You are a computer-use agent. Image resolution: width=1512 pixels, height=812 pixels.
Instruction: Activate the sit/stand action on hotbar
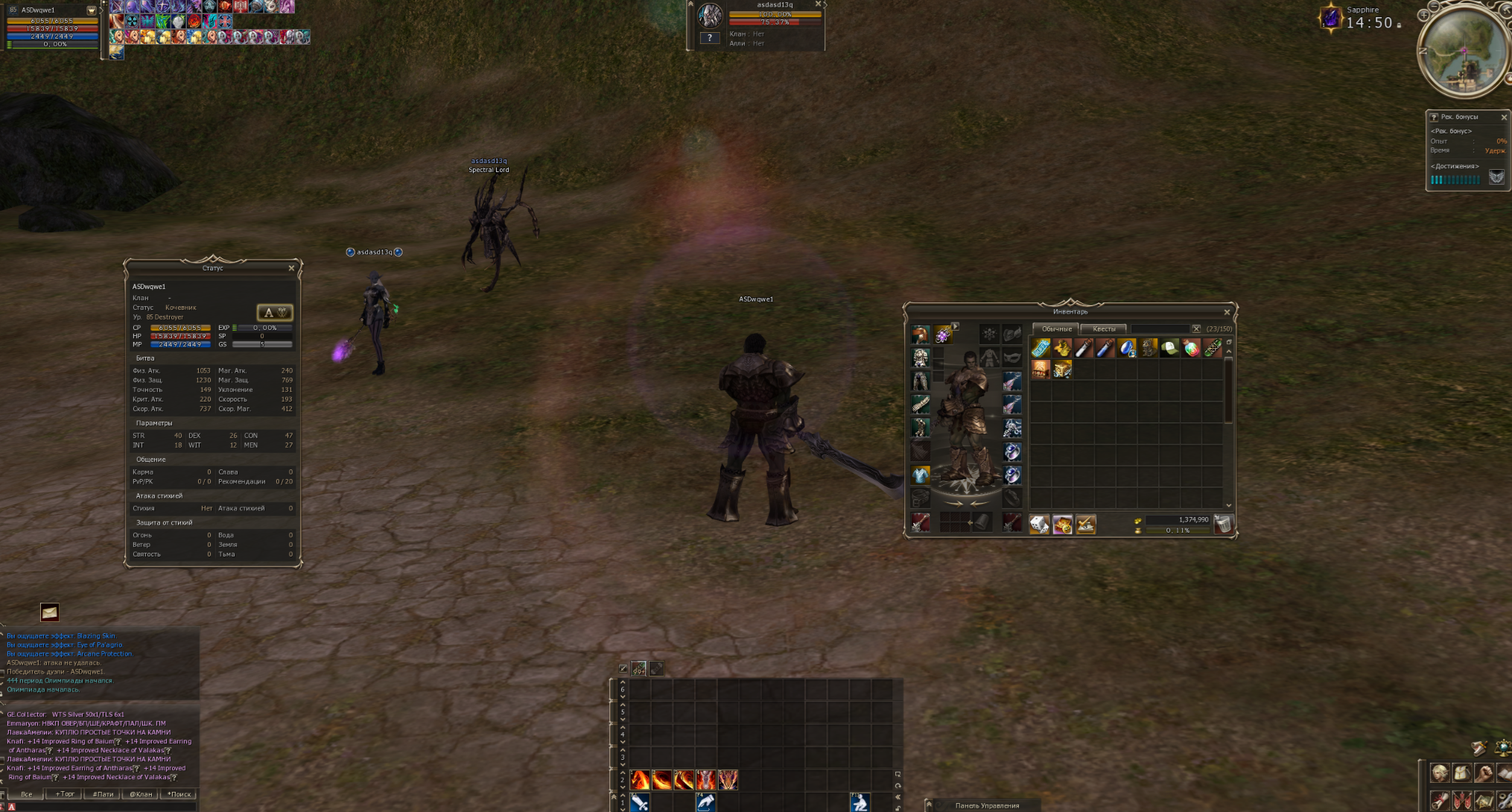(860, 802)
